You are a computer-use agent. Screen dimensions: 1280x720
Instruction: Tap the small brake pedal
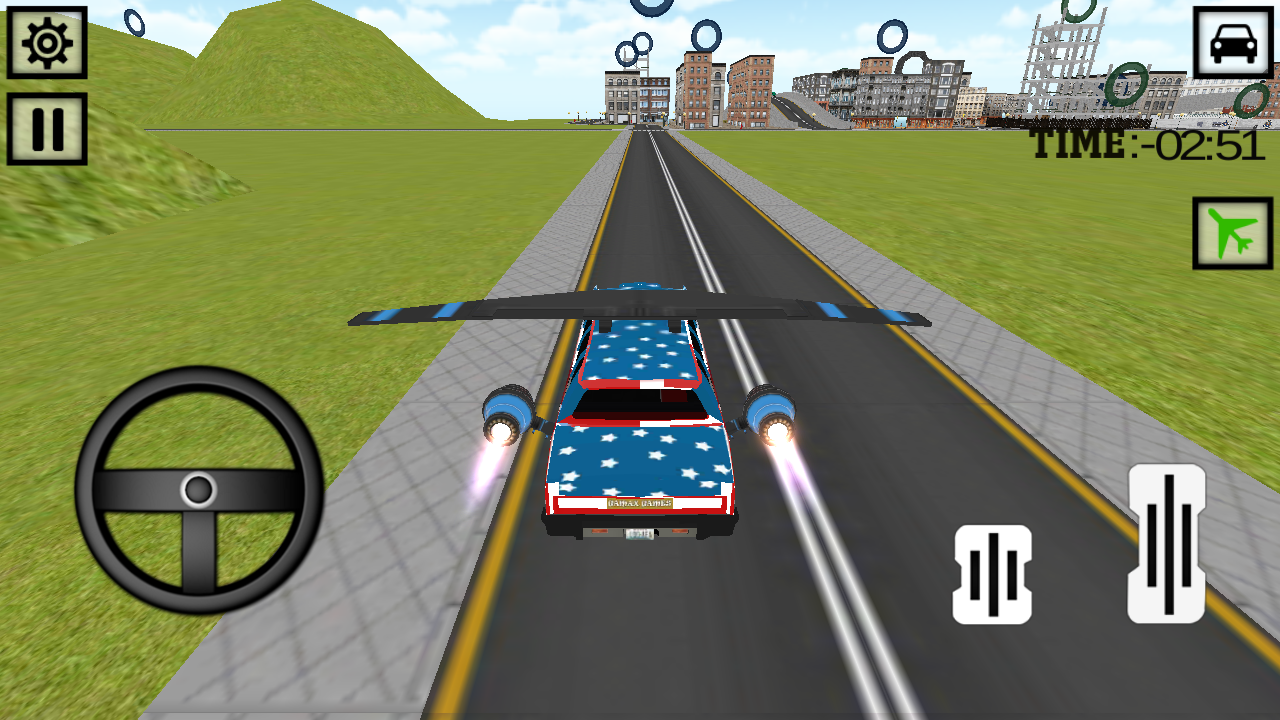click(992, 575)
